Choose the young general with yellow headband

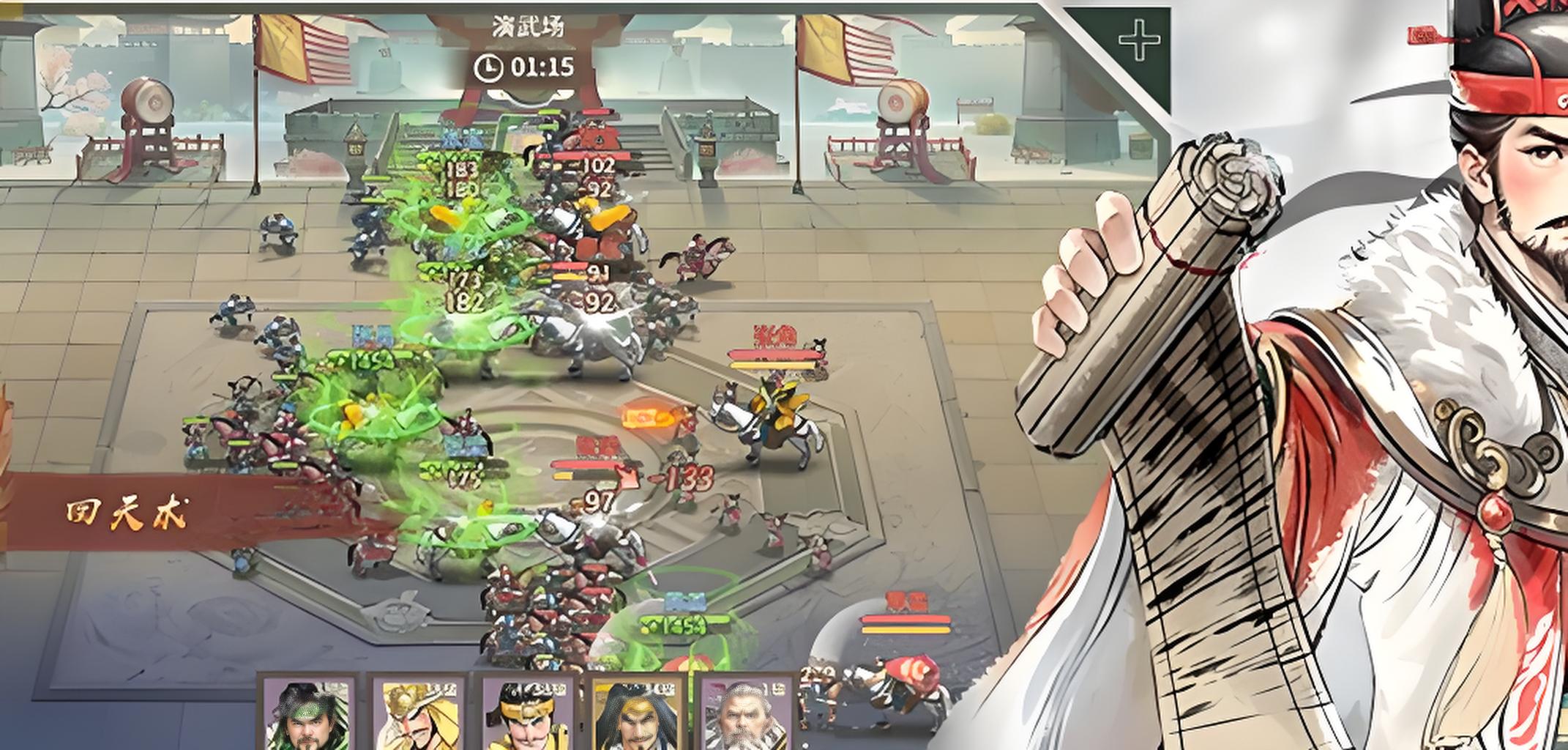point(527,714)
